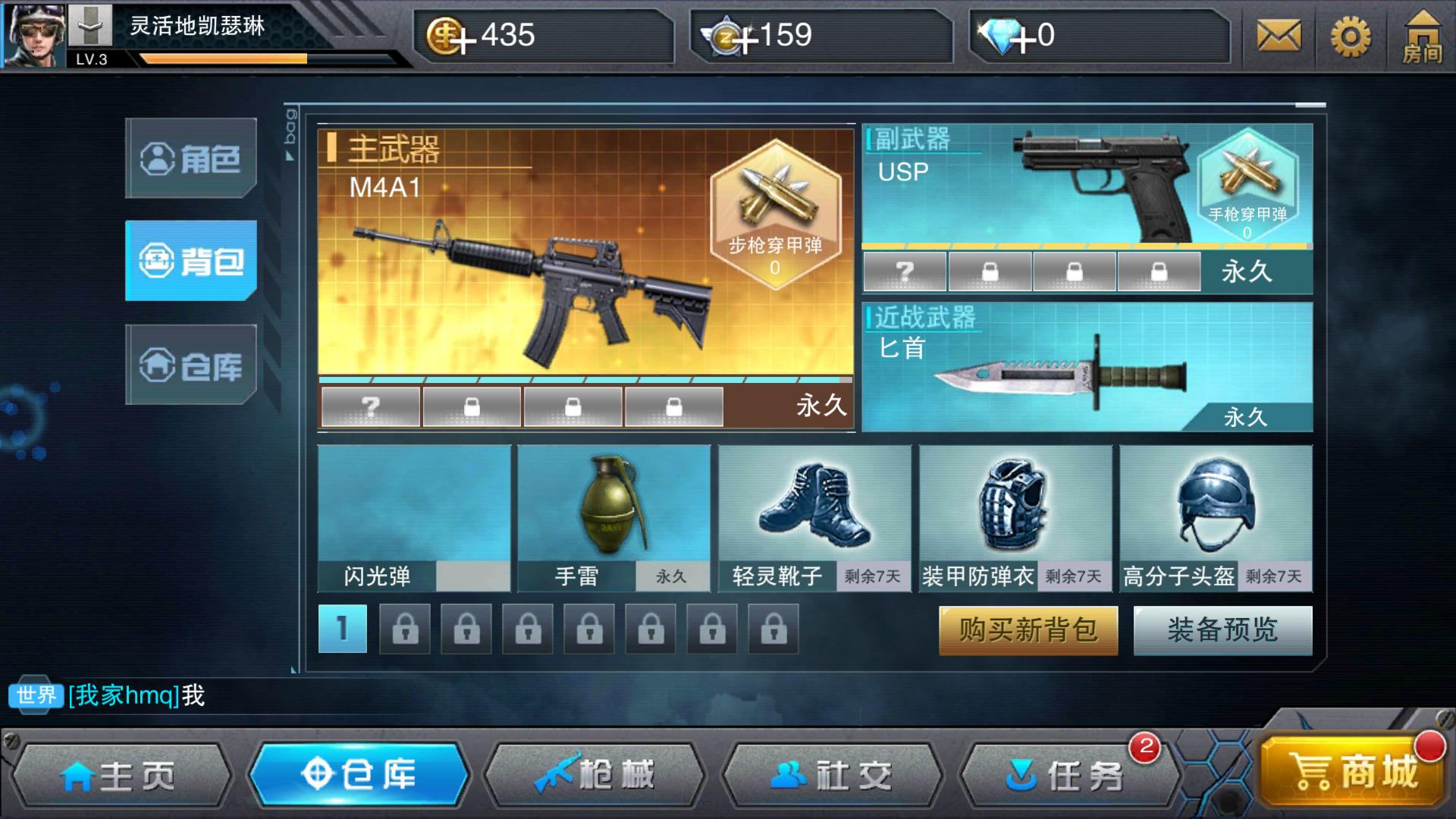The height and width of the screenshot is (819, 1456).
Task: Open the 角色 character tab
Action: click(190, 158)
